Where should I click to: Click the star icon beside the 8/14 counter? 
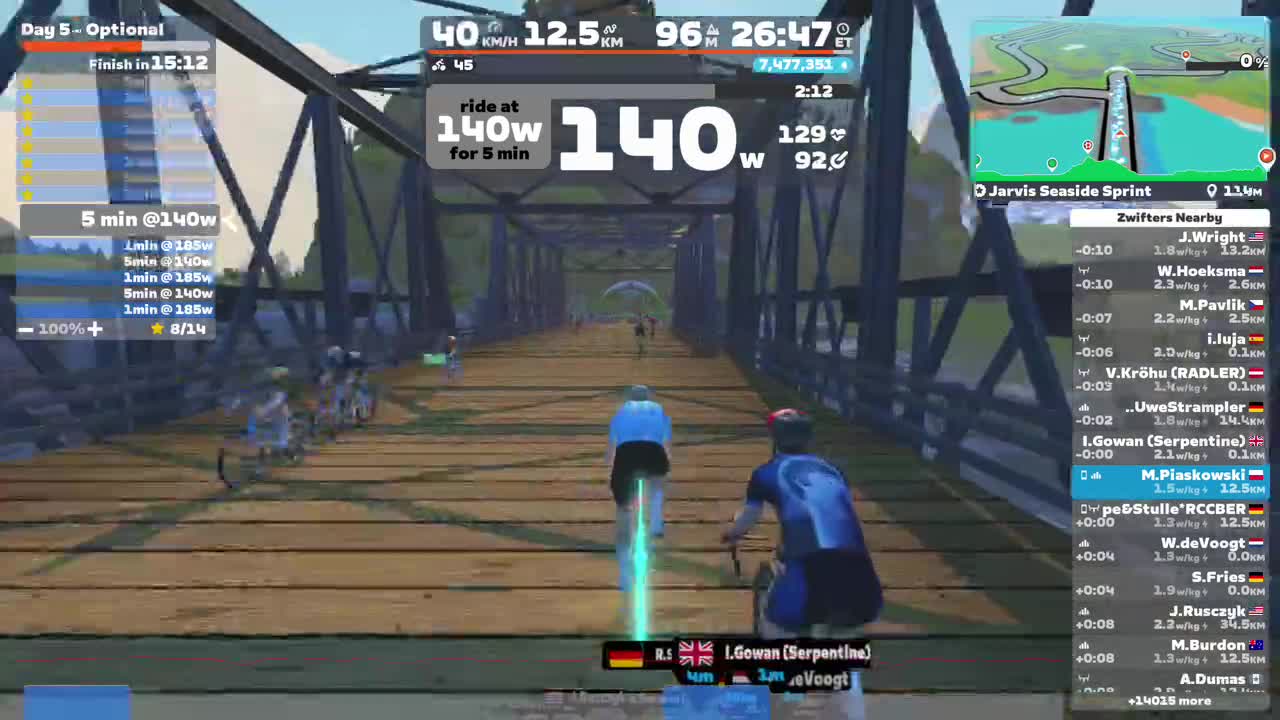pos(157,328)
